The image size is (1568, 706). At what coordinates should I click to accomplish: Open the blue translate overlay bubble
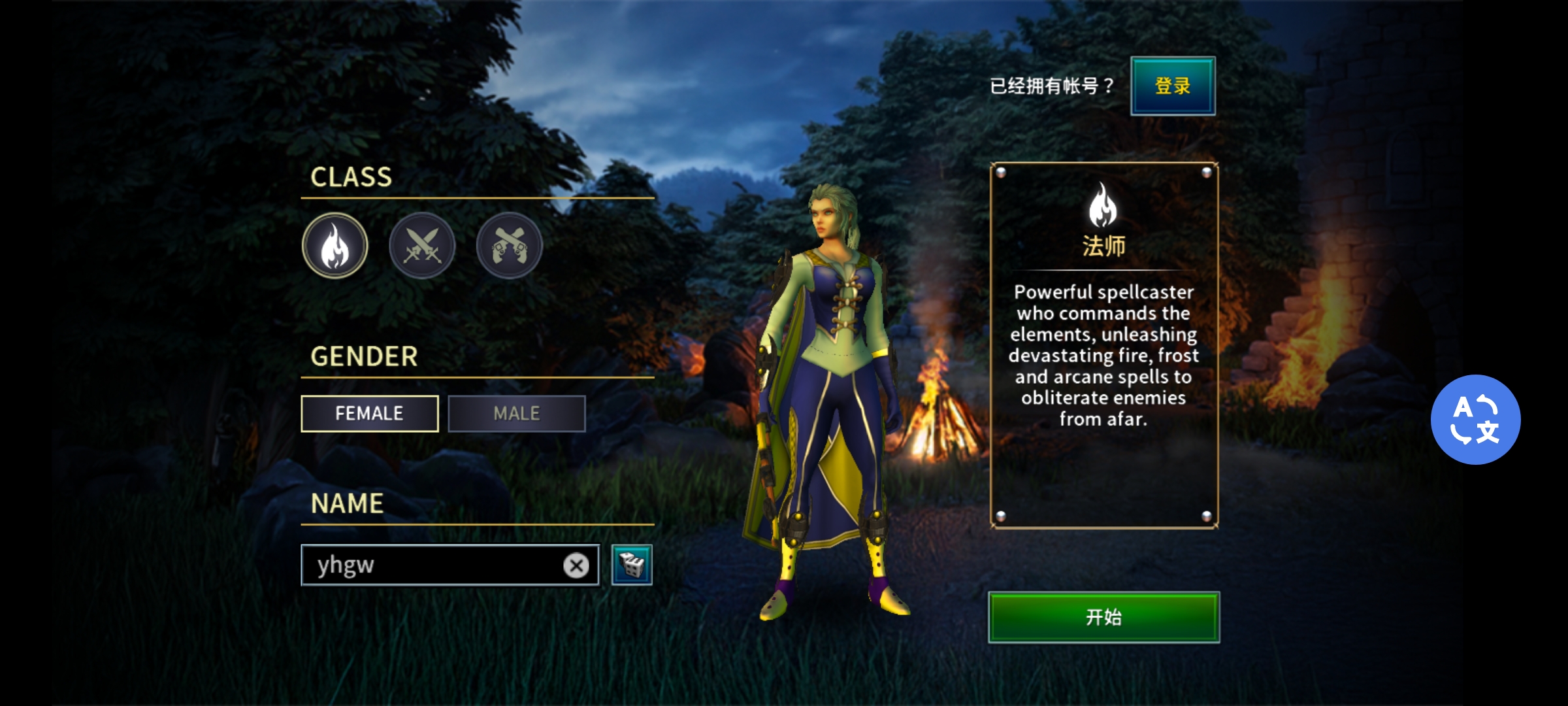pyautogui.click(x=1475, y=419)
